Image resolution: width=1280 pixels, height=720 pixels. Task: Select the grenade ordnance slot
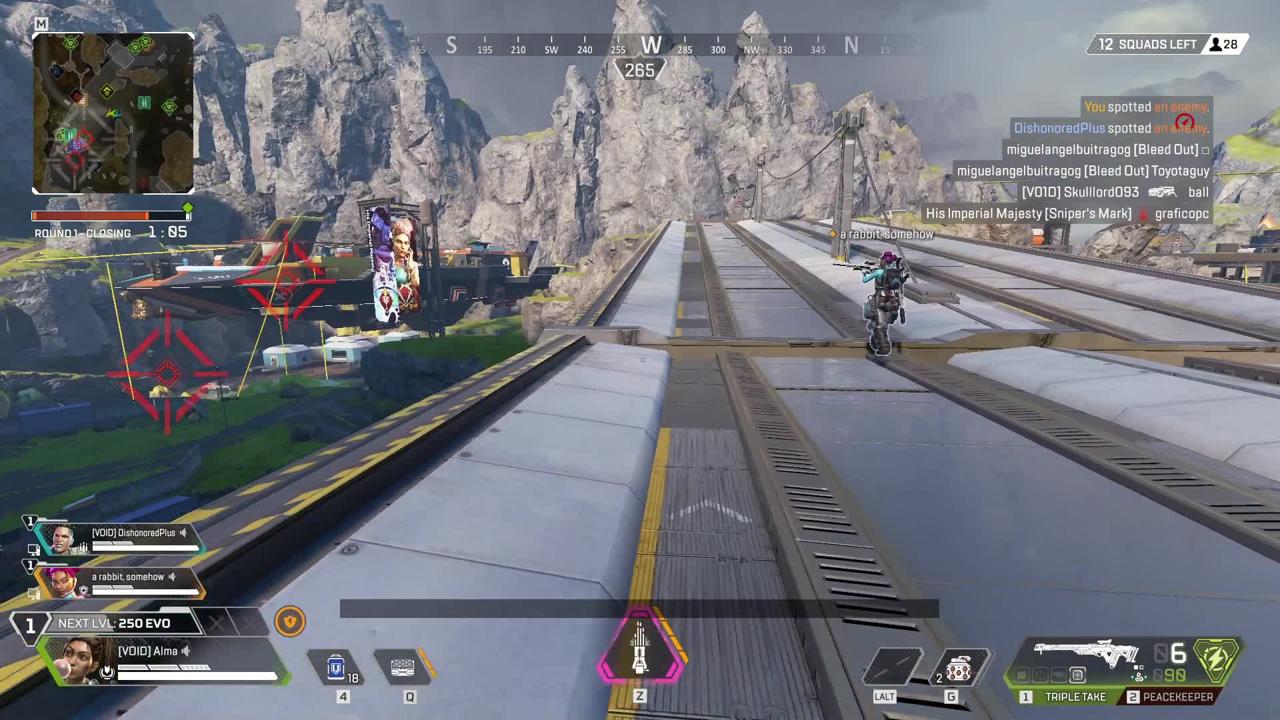(958, 667)
